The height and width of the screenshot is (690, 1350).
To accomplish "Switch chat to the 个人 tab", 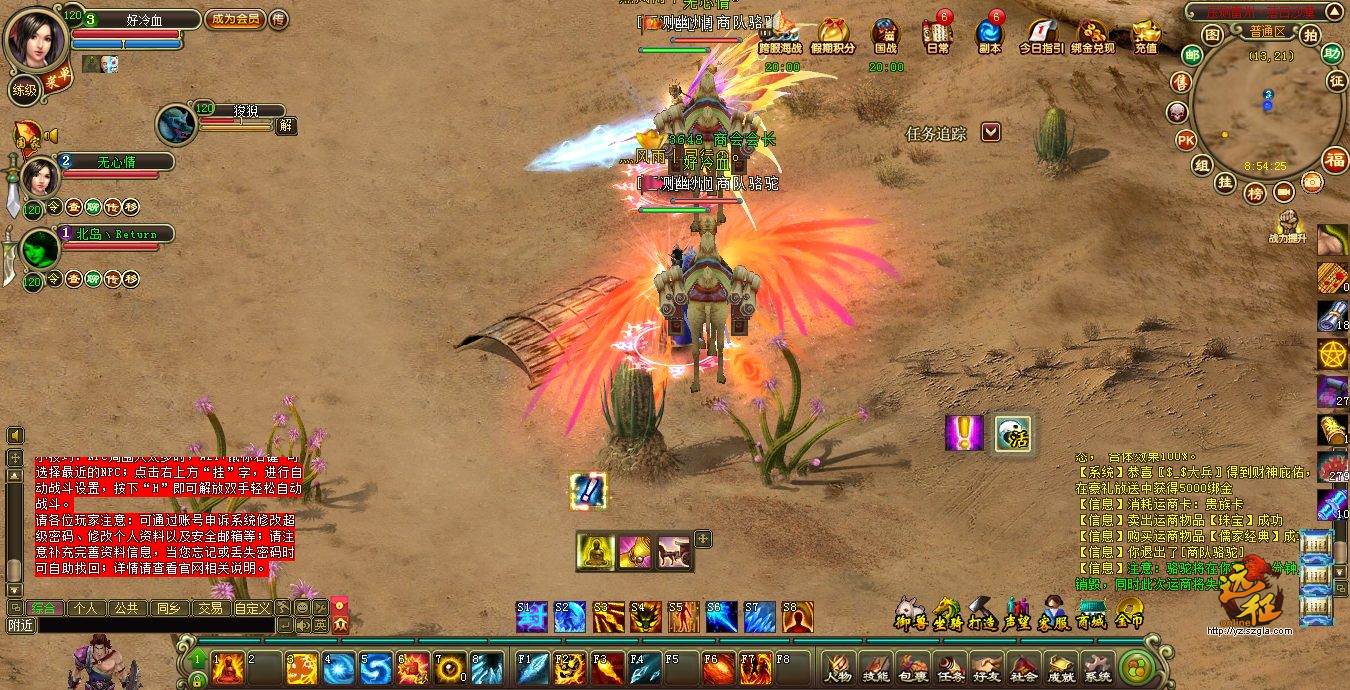I will click(x=85, y=607).
